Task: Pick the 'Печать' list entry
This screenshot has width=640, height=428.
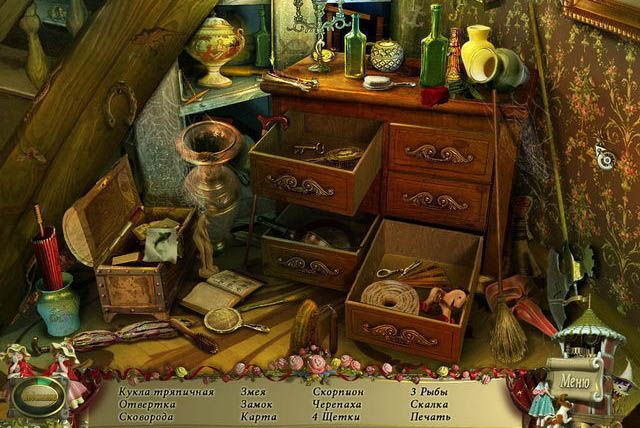Action: (x=430, y=416)
